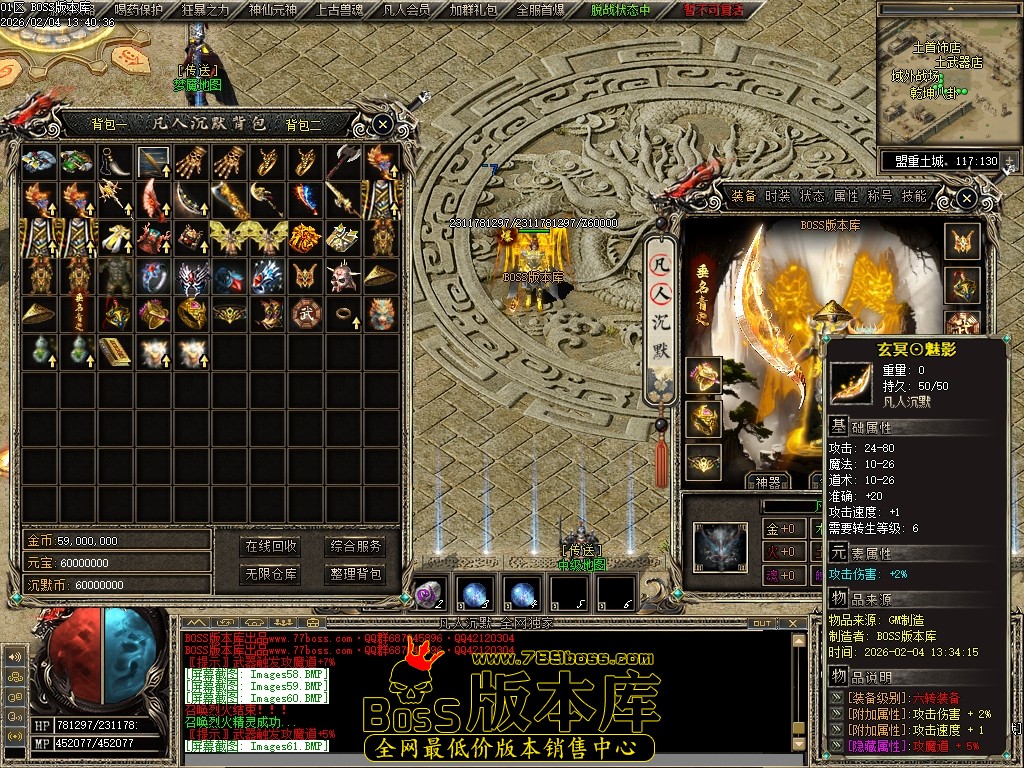
Task: Open the 综合服务 services button
Action: point(356,546)
